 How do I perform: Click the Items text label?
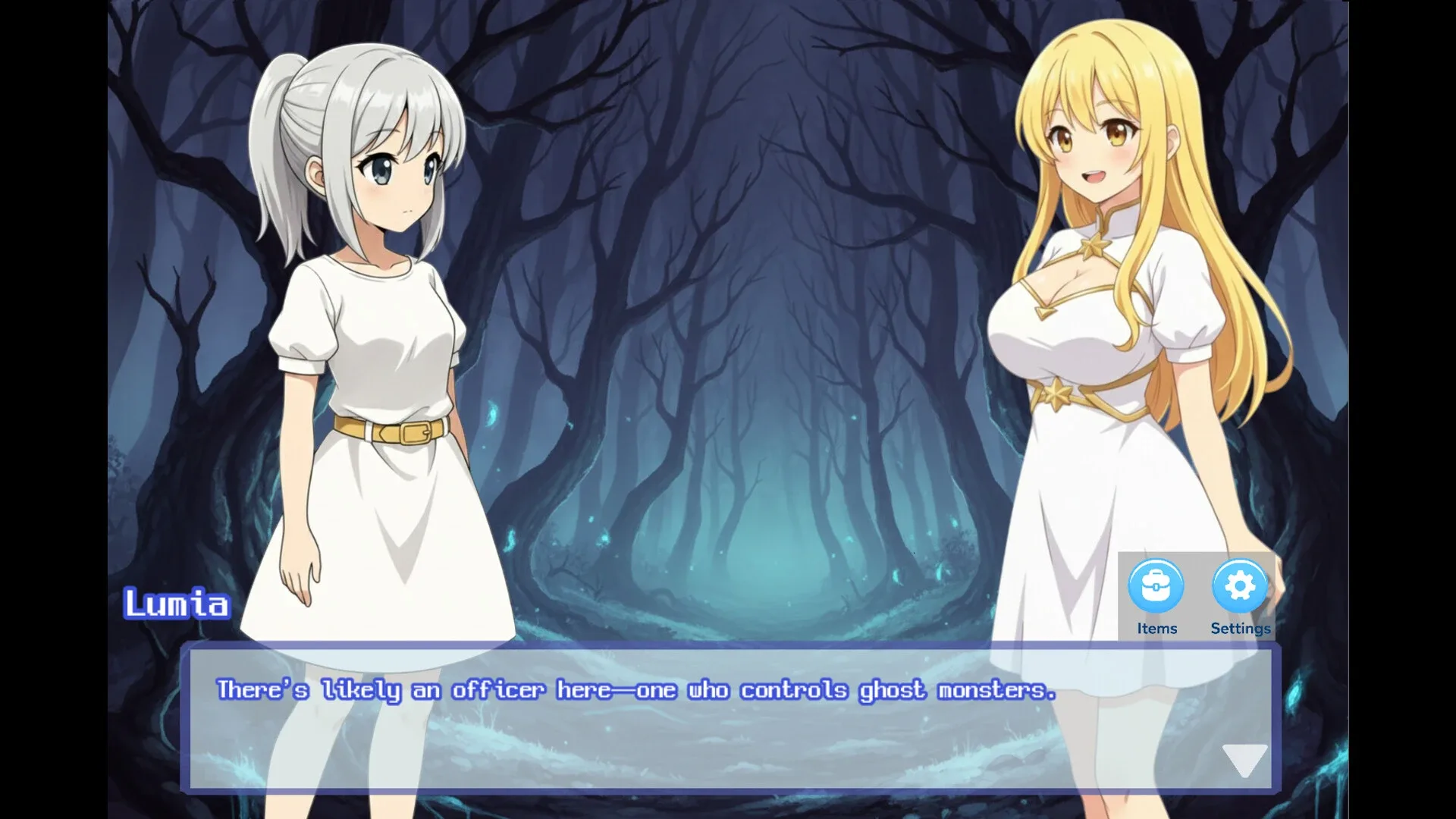(x=1156, y=628)
